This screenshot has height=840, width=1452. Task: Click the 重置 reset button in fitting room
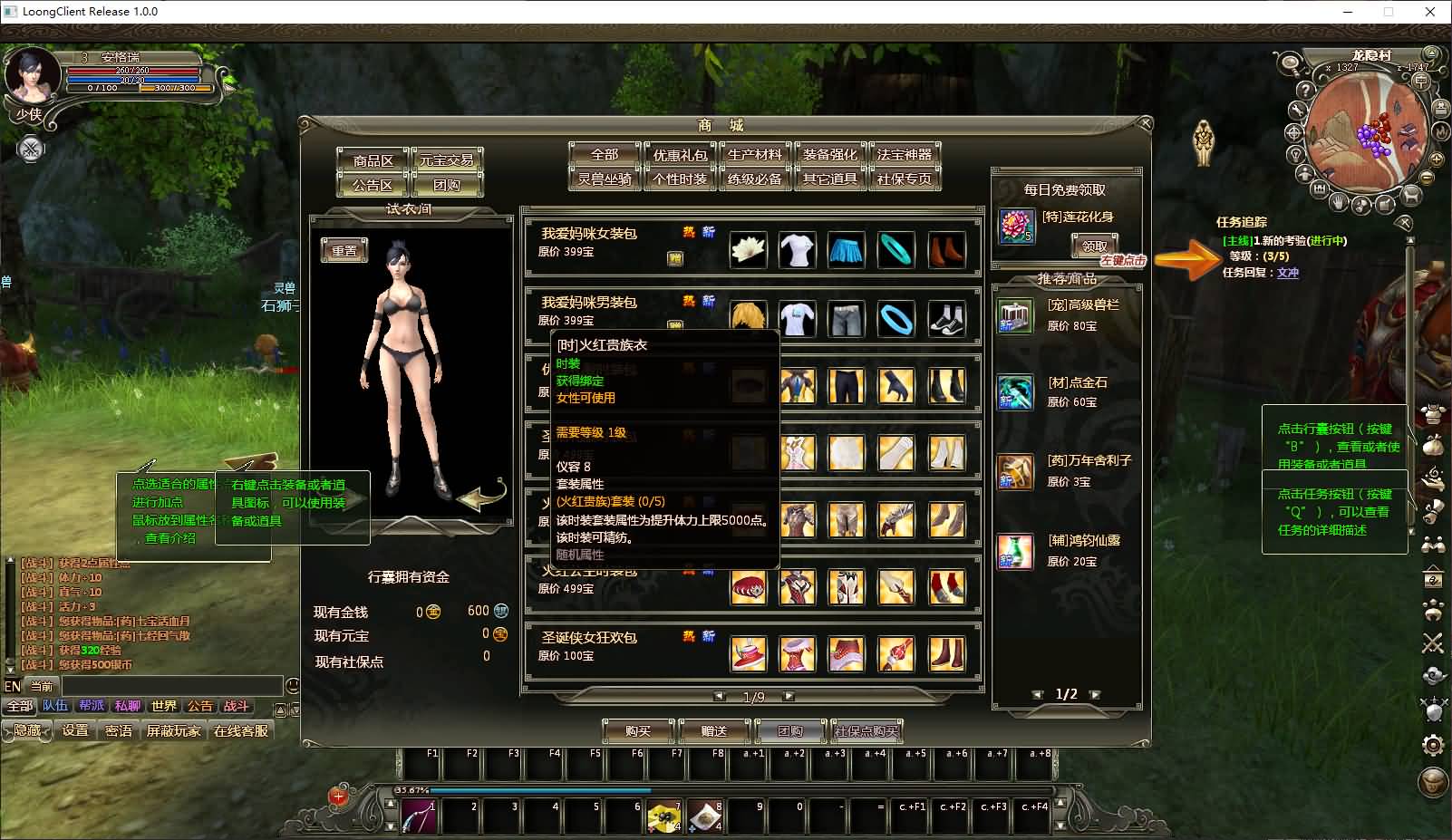click(344, 251)
